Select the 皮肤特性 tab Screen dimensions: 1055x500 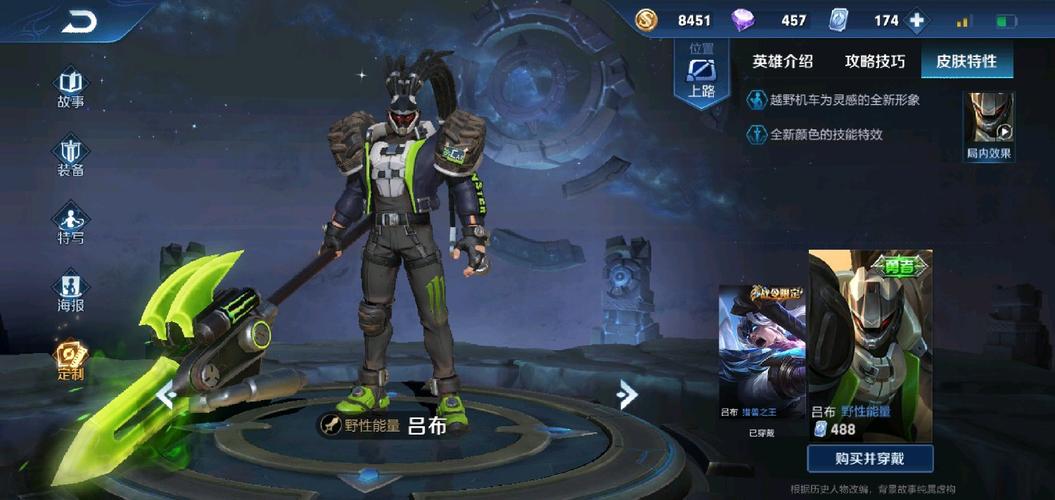[x=966, y=61]
